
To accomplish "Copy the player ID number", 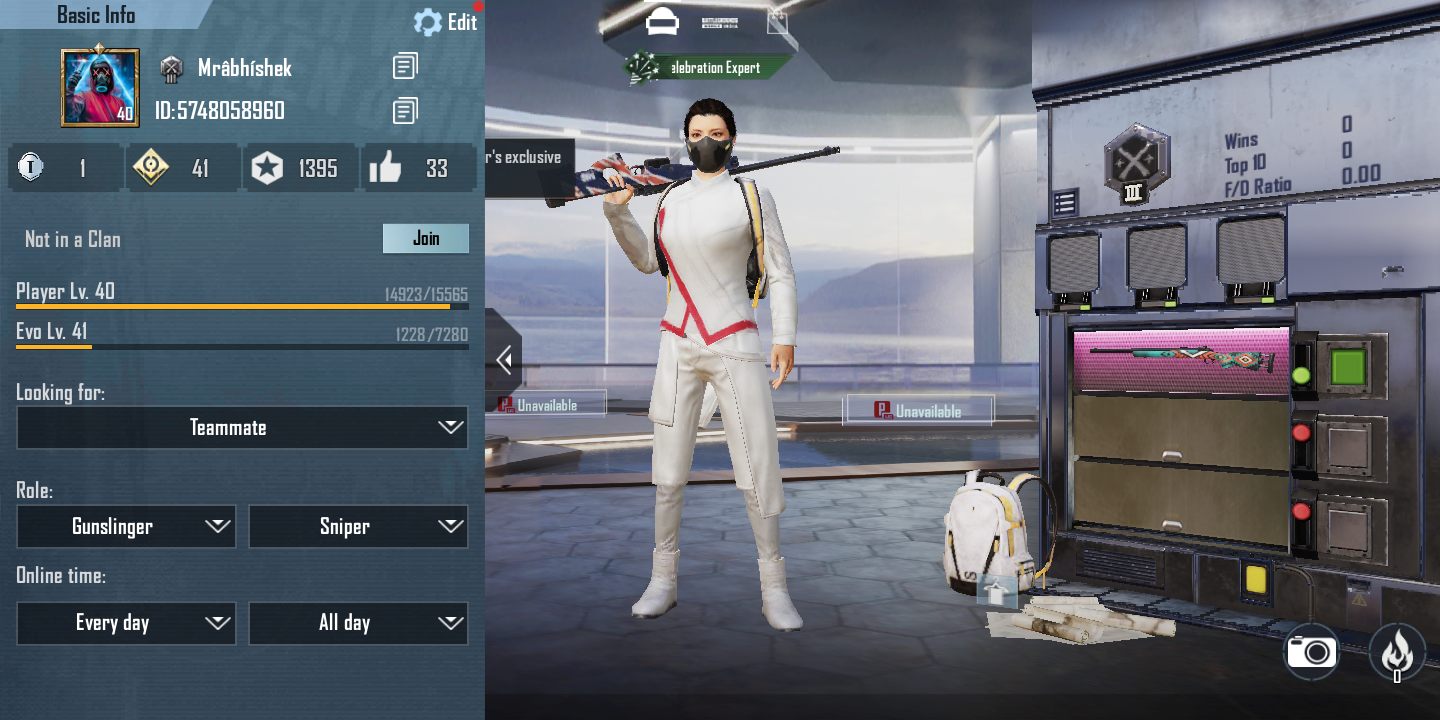I will point(405,110).
